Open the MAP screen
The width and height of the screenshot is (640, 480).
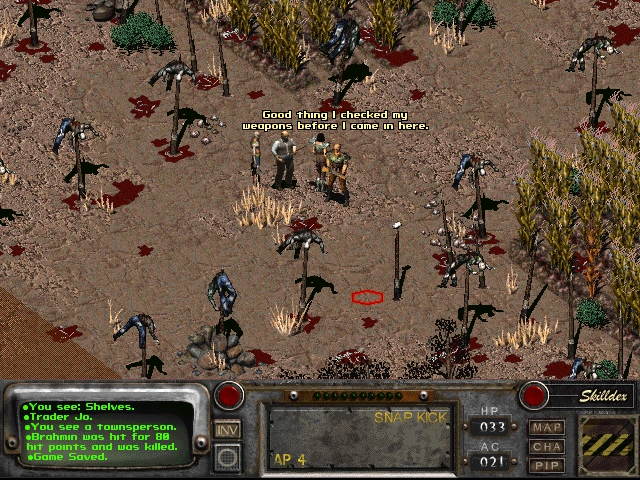coord(547,428)
